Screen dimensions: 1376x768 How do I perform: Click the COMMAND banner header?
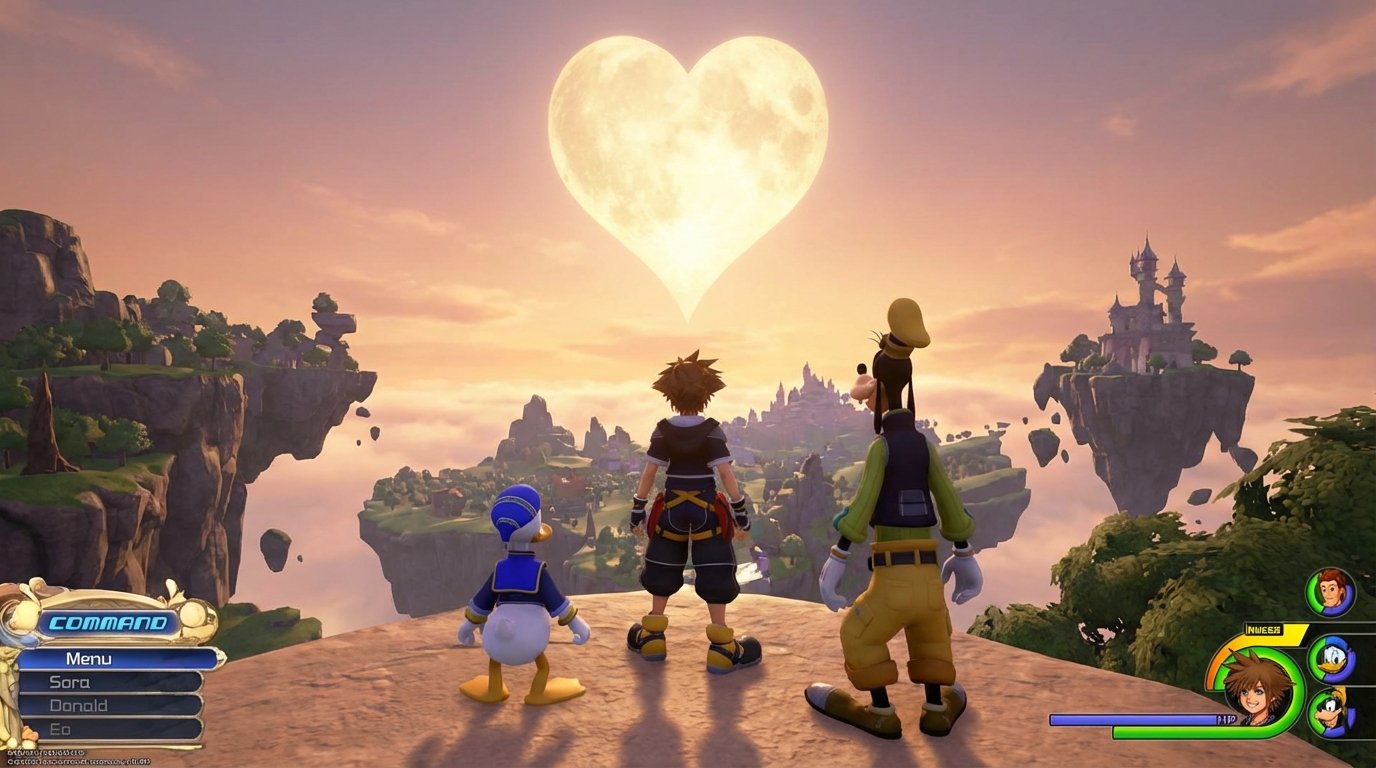pos(108,622)
